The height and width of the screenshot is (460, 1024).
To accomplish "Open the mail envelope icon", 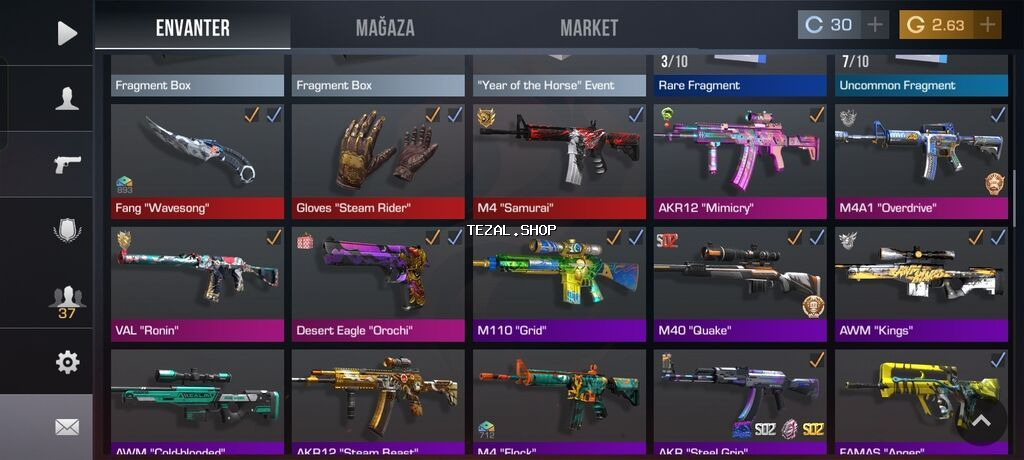I will coord(67,427).
